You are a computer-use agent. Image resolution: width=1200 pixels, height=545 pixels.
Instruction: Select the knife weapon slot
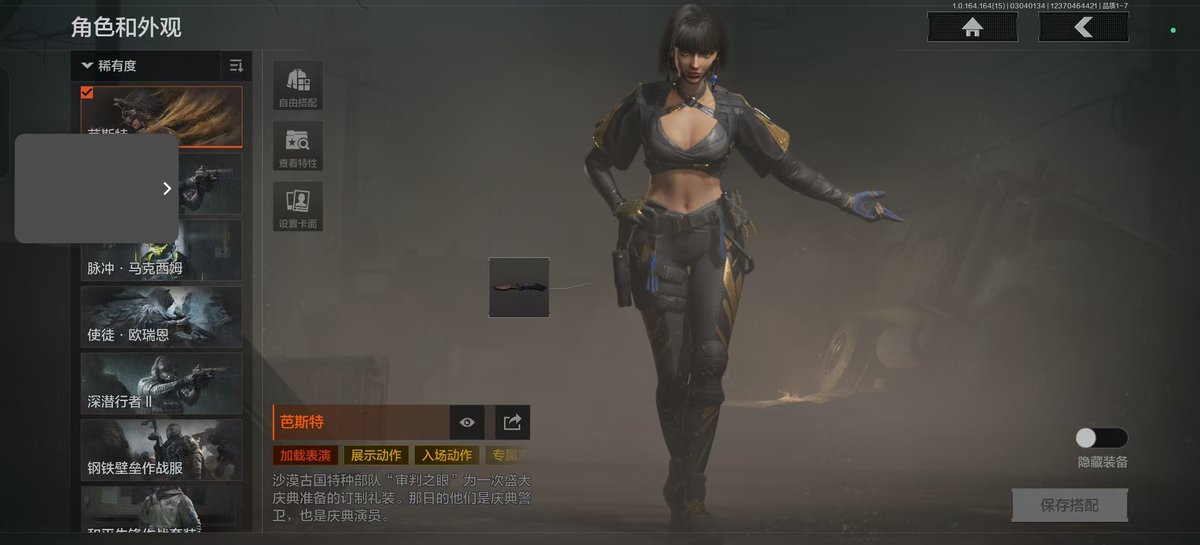519,287
